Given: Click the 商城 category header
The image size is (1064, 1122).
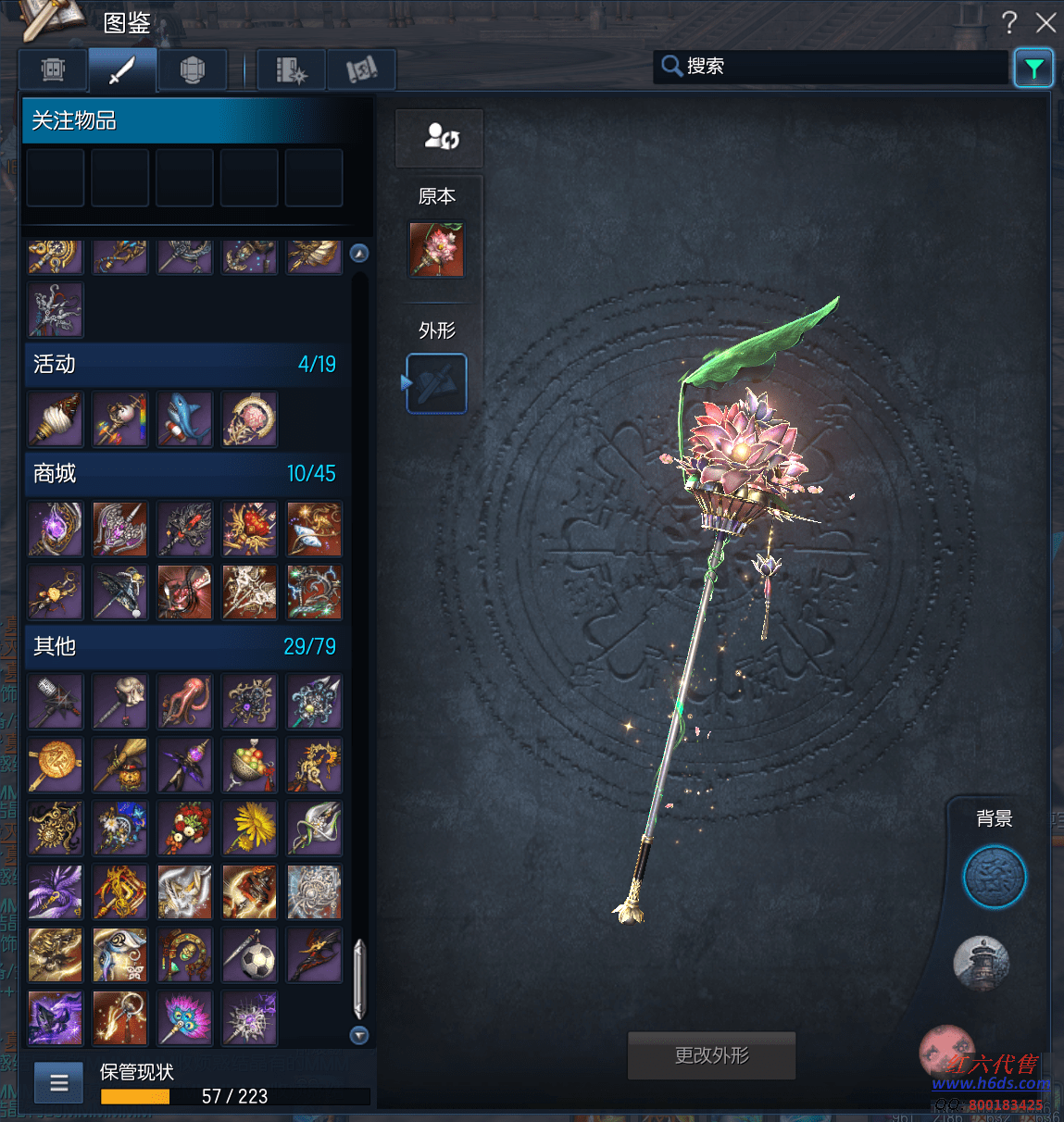Looking at the screenshot, I should 185,474.
